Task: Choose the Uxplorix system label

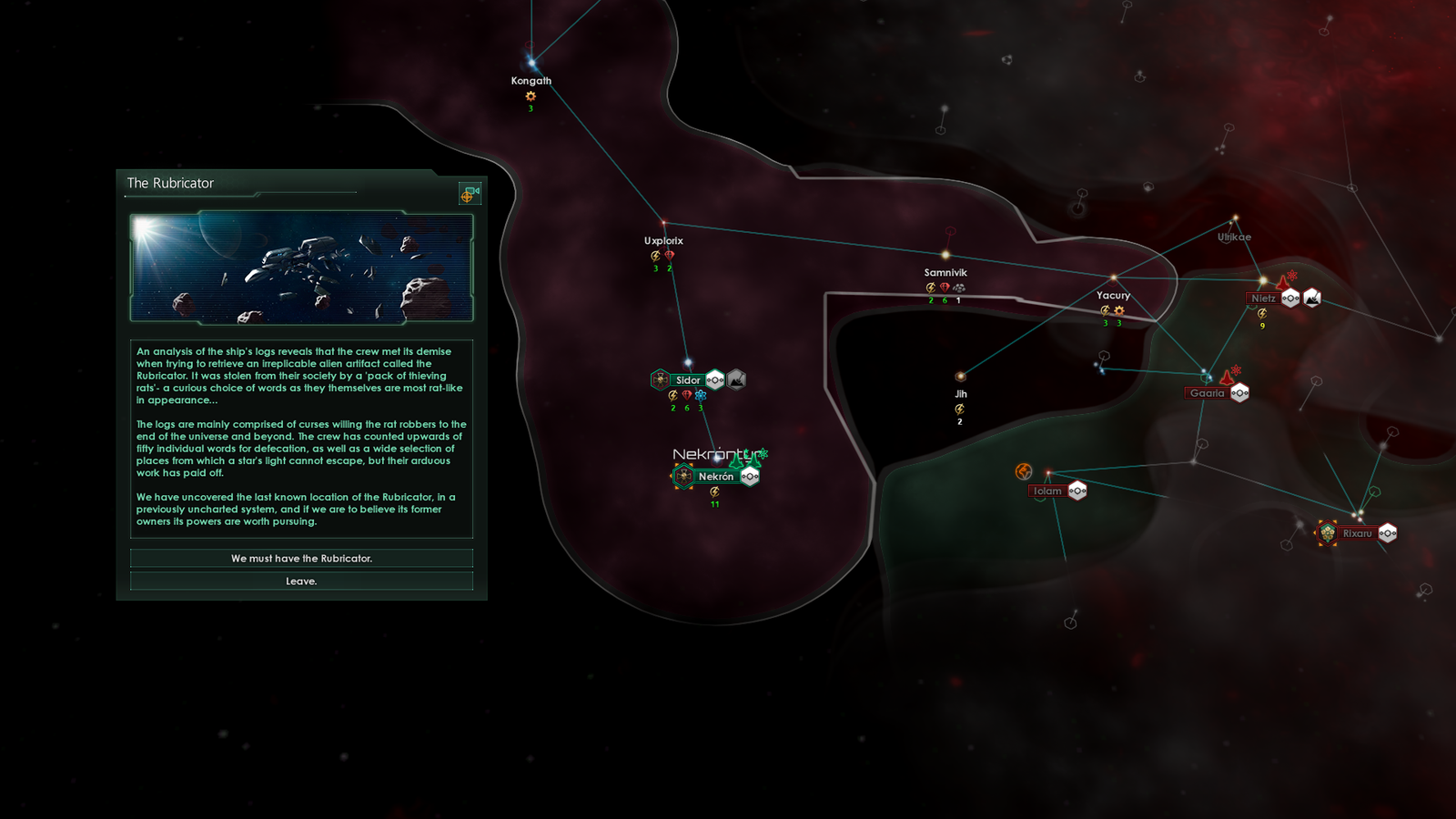Action: coord(663,241)
